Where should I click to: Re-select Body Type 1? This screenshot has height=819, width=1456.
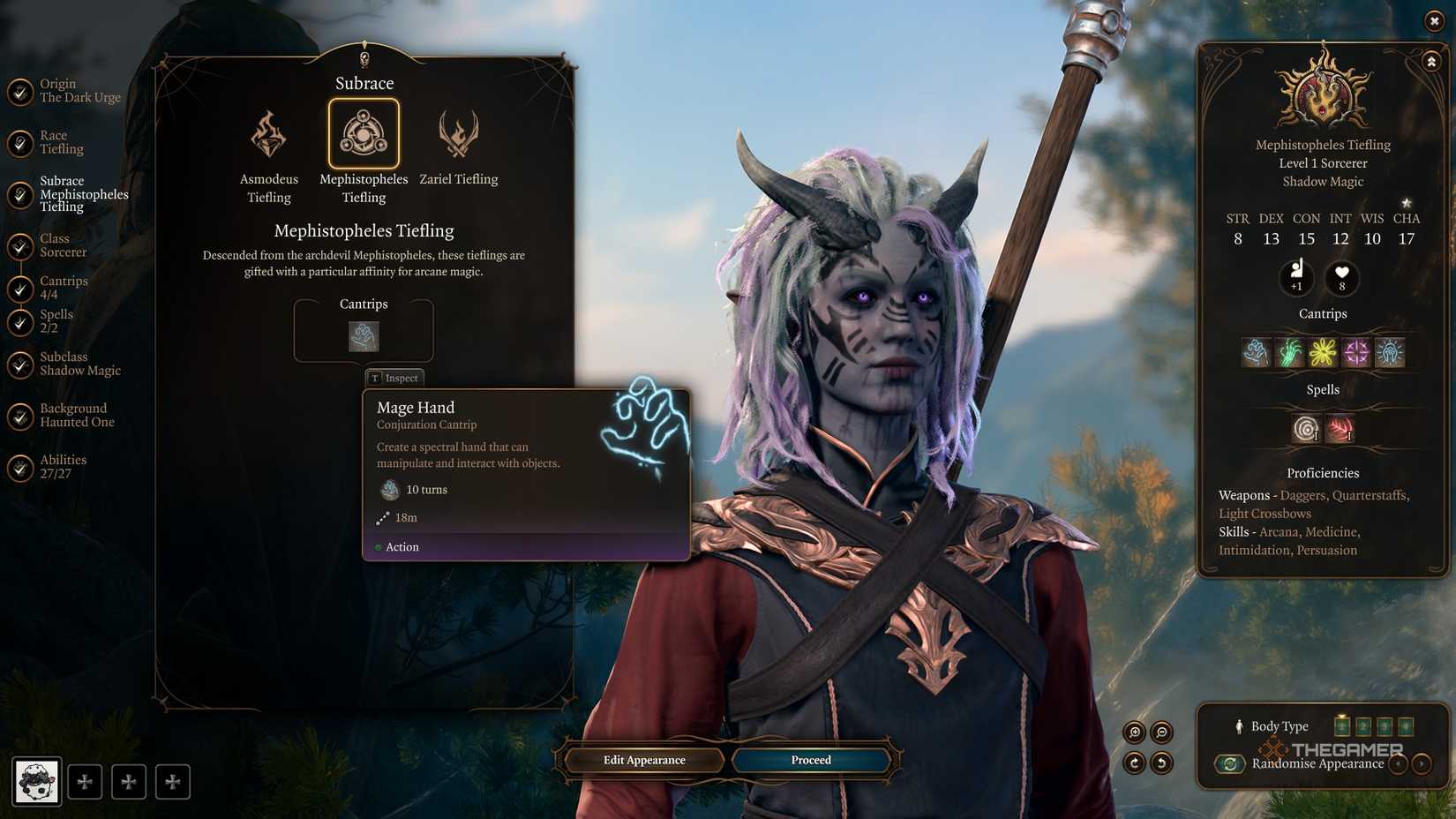[1342, 725]
